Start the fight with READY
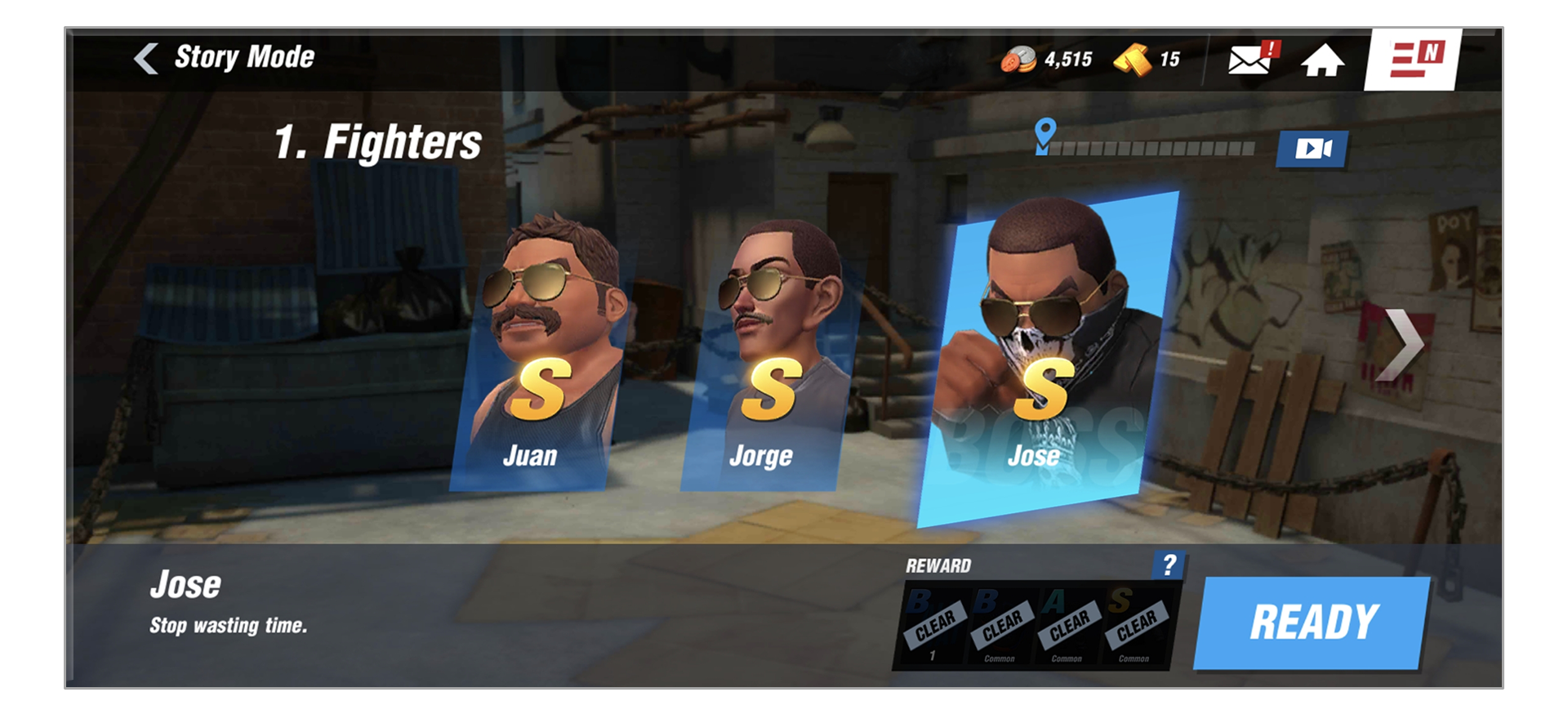This screenshot has height=719, width=1568. [x=1312, y=623]
